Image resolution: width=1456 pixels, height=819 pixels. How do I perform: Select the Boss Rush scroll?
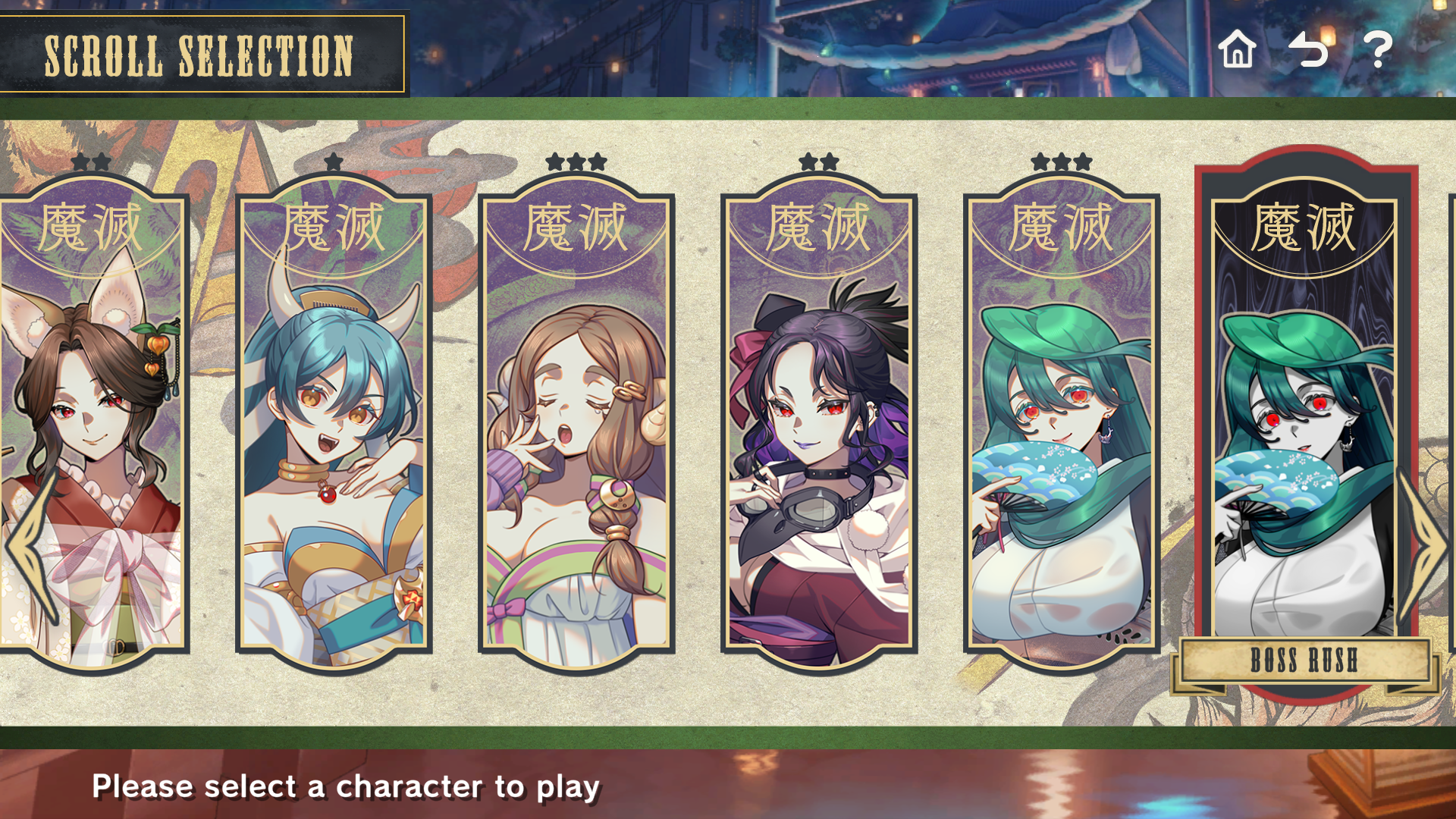click(1304, 425)
